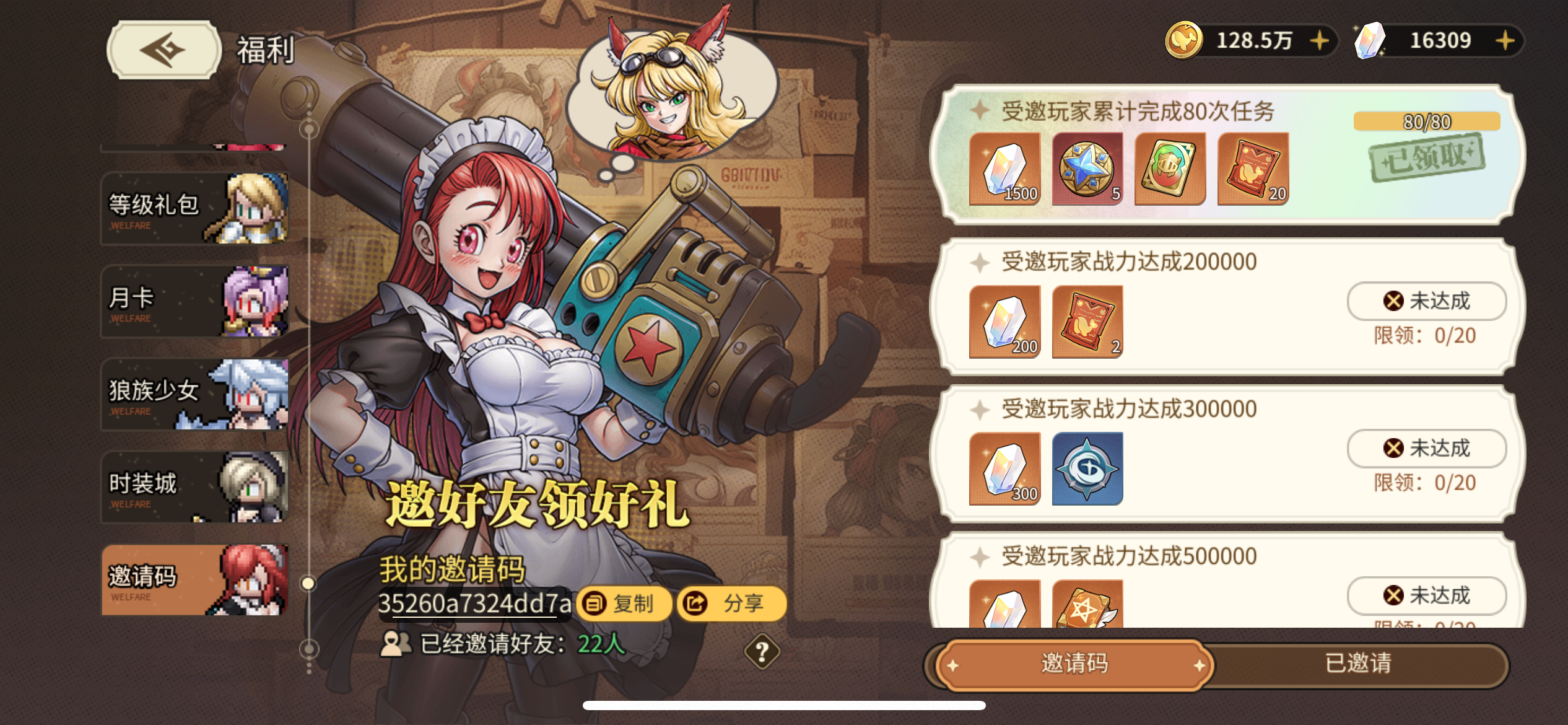Tap the diamond currency icon showing 16309
Viewport: 1568px width, 725px height.
(x=1368, y=41)
